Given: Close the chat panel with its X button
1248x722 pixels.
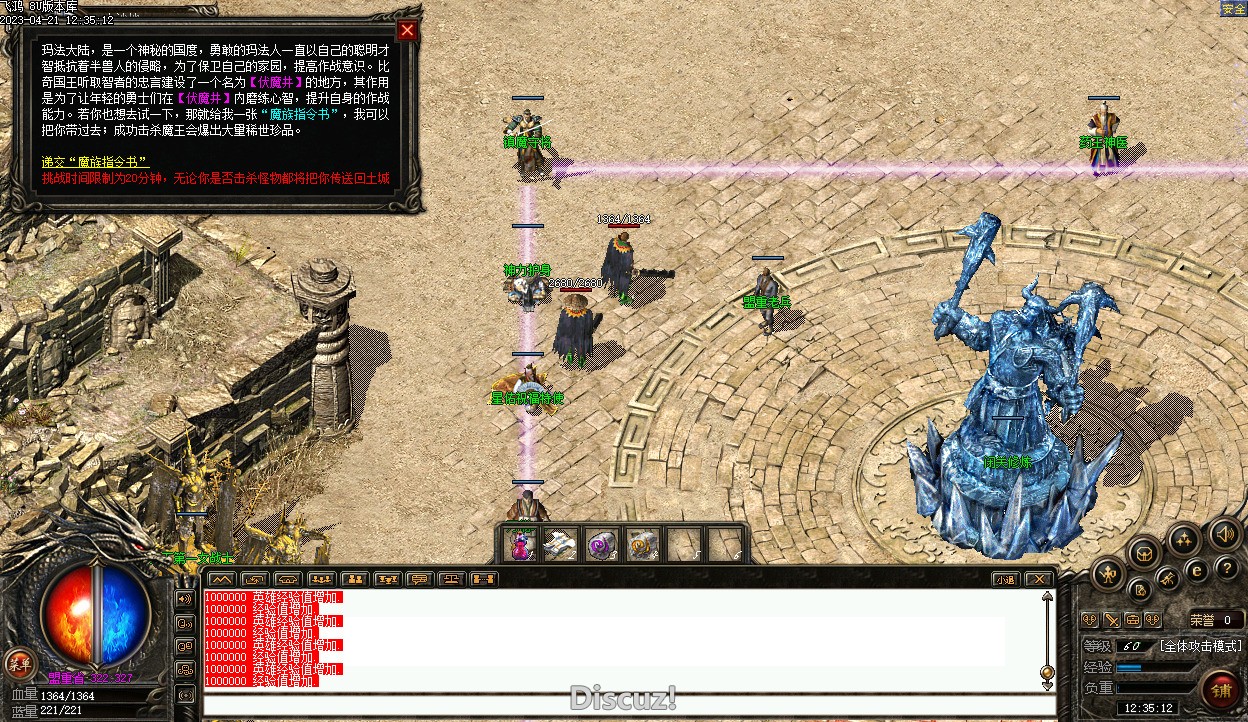Looking at the screenshot, I should click(1039, 579).
